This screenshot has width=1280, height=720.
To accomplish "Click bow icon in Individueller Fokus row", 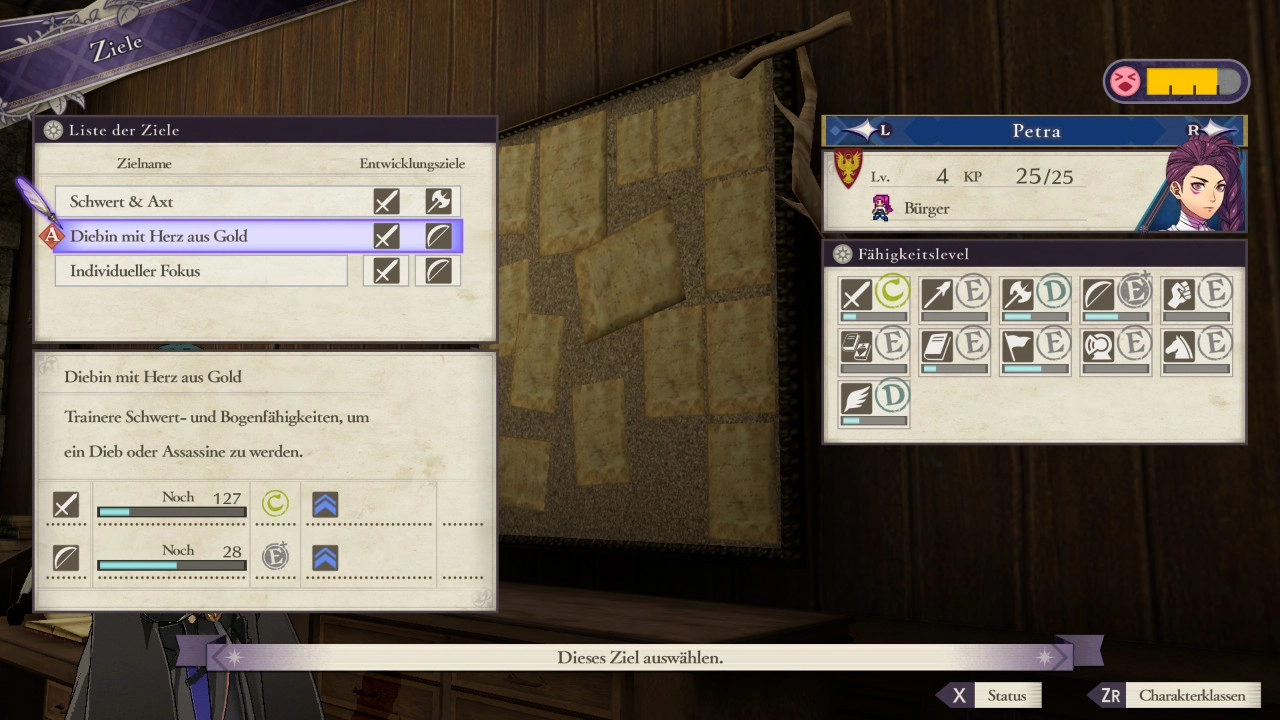I will click(438, 271).
